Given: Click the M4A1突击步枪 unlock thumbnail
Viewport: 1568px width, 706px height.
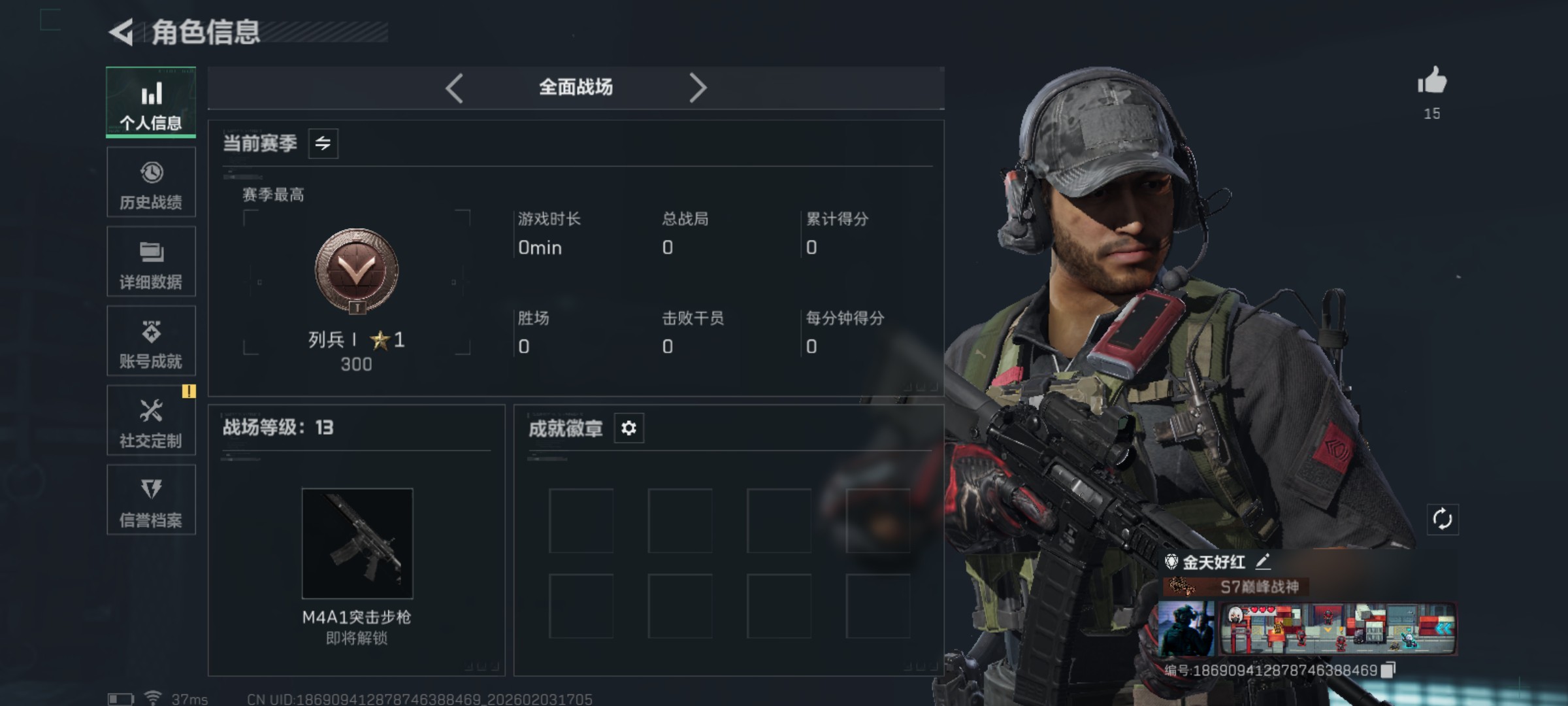Looking at the screenshot, I should coord(357,543).
